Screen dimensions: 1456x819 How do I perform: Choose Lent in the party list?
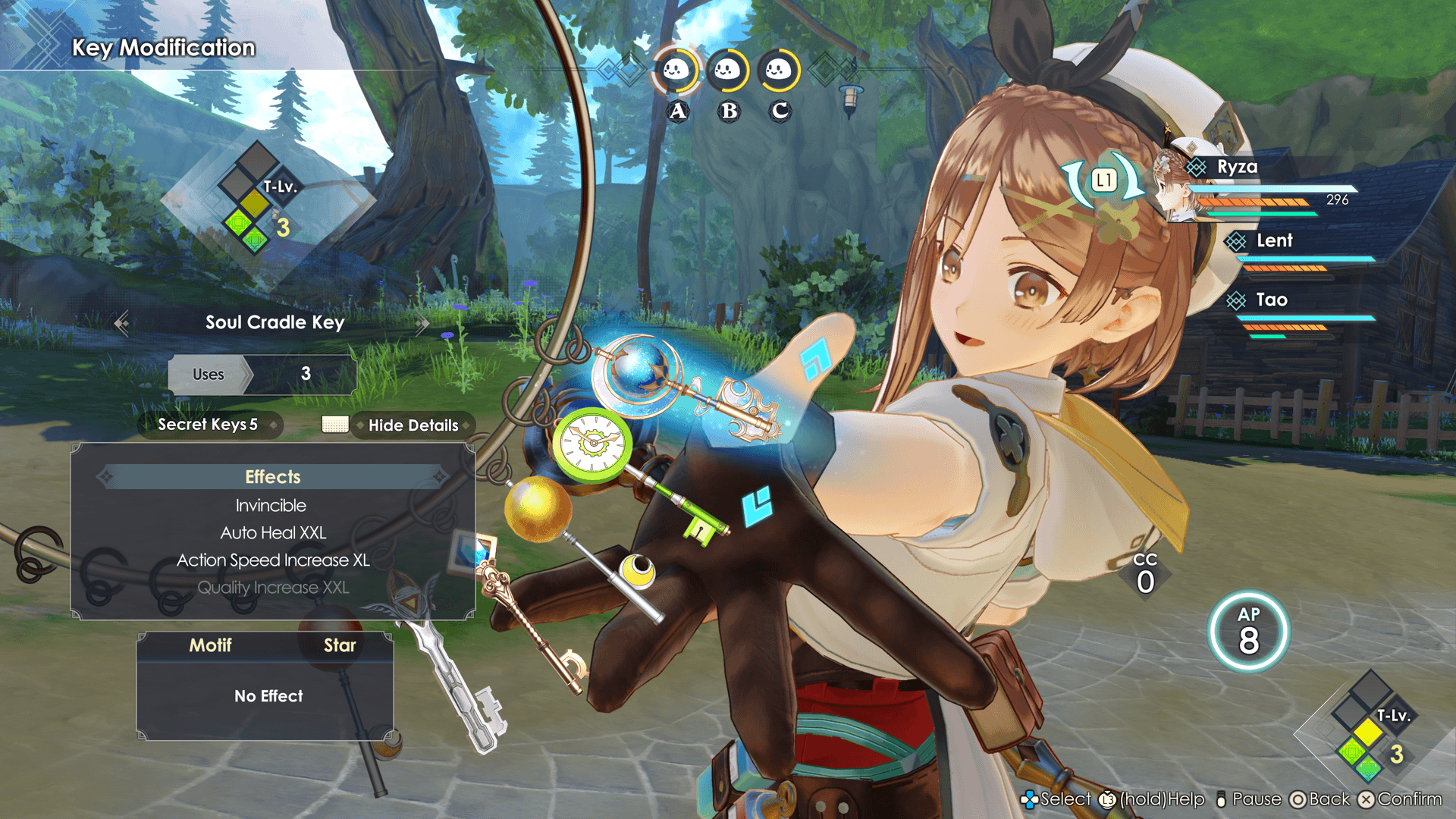(1274, 241)
